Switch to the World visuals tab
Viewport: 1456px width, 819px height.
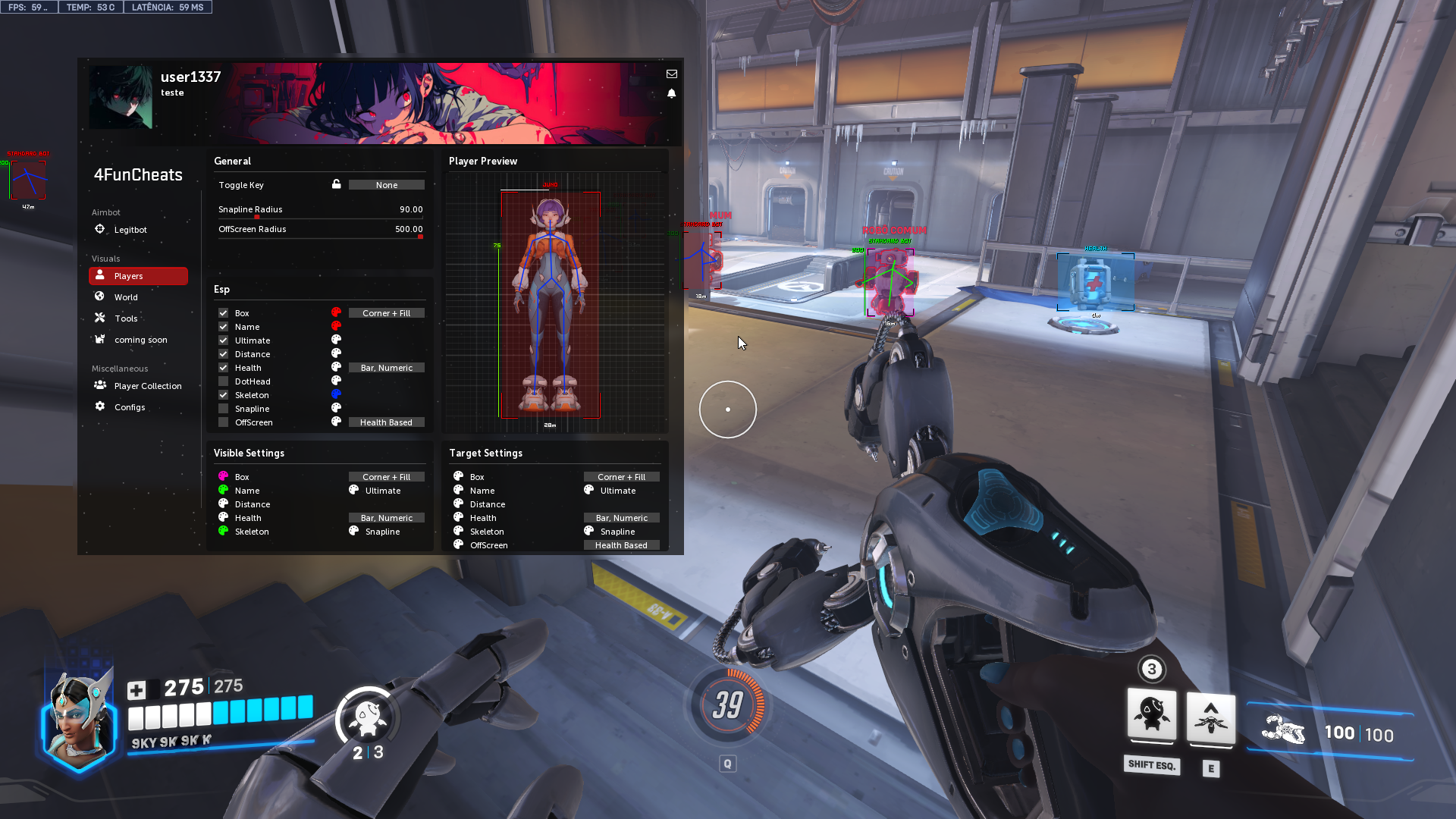(x=126, y=297)
